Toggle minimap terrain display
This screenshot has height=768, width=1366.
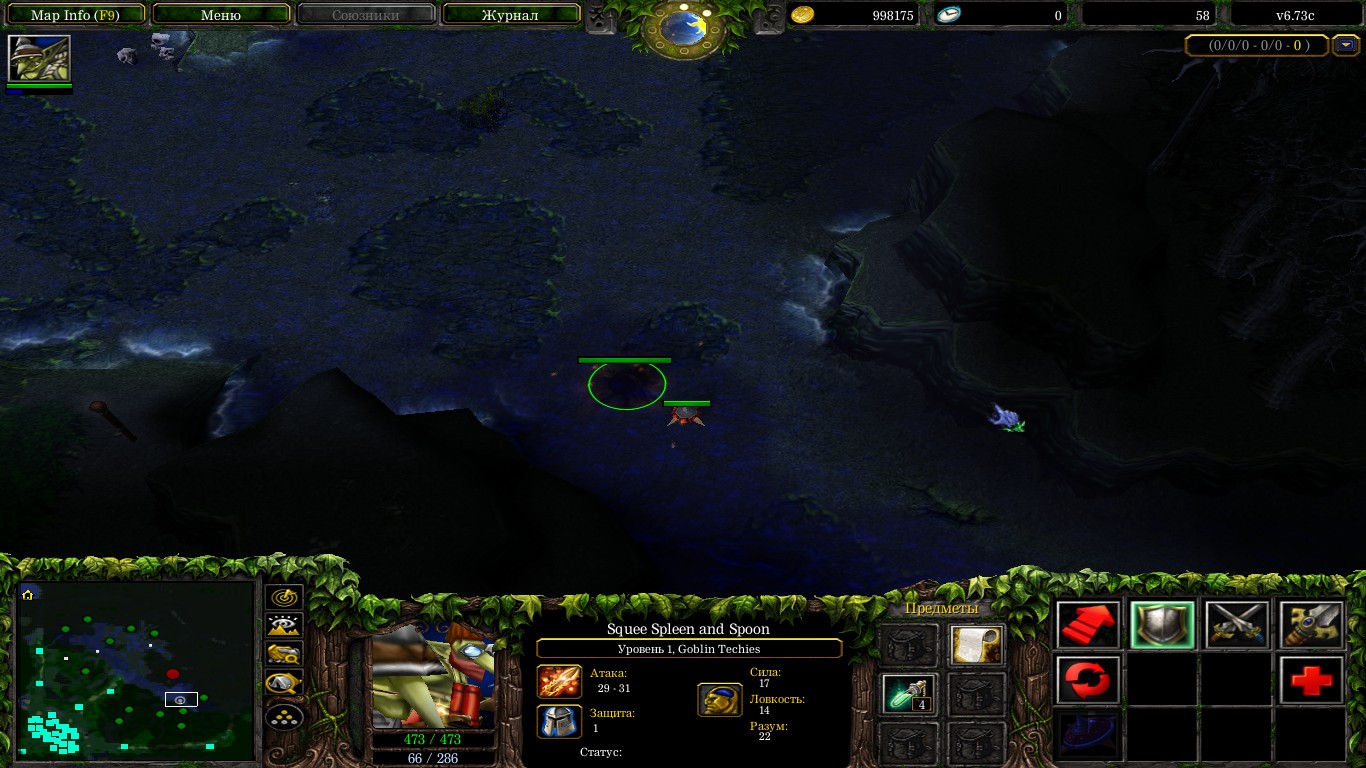[x=285, y=626]
